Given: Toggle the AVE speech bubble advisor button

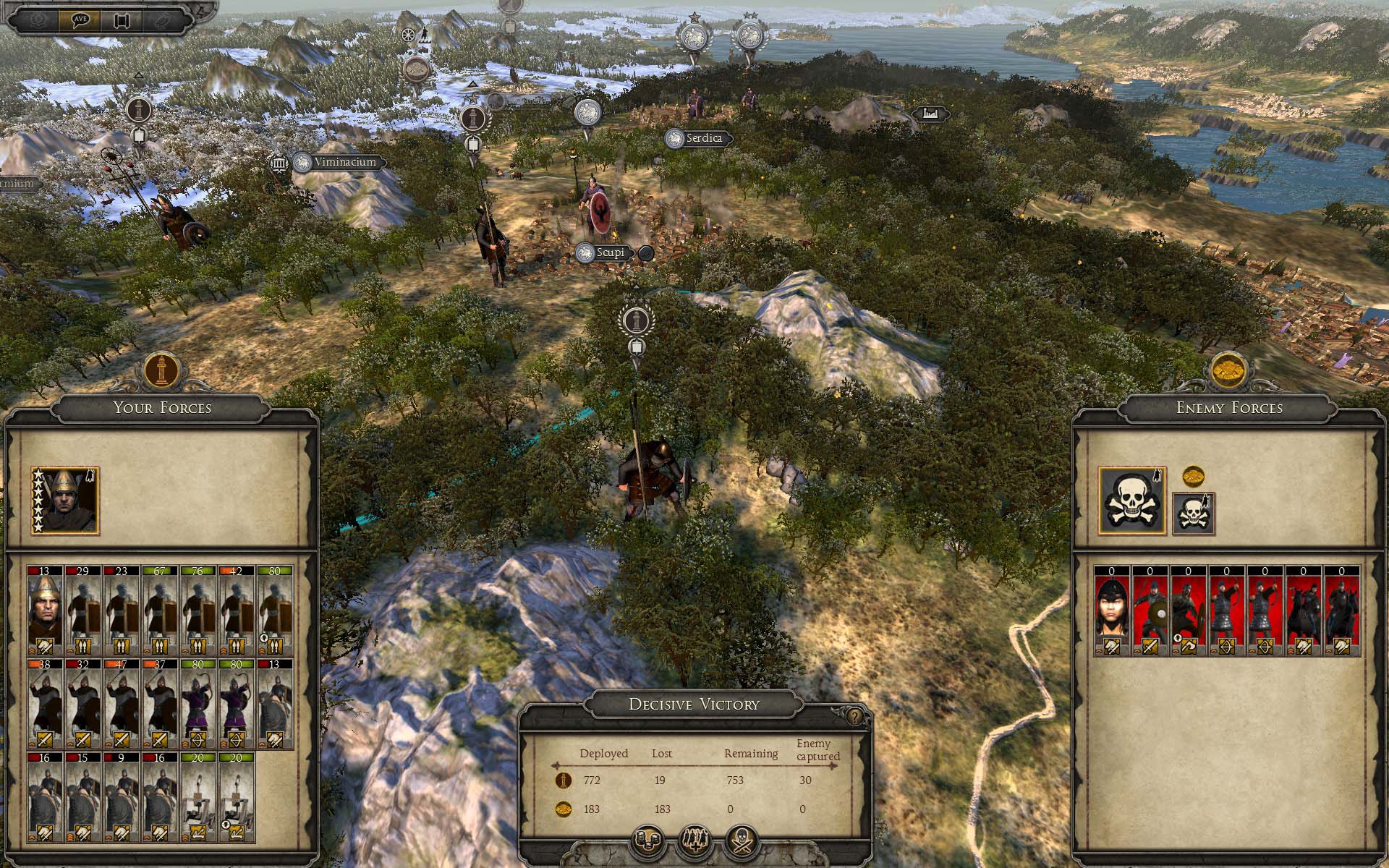Looking at the screenshot, I should point(80,20).
